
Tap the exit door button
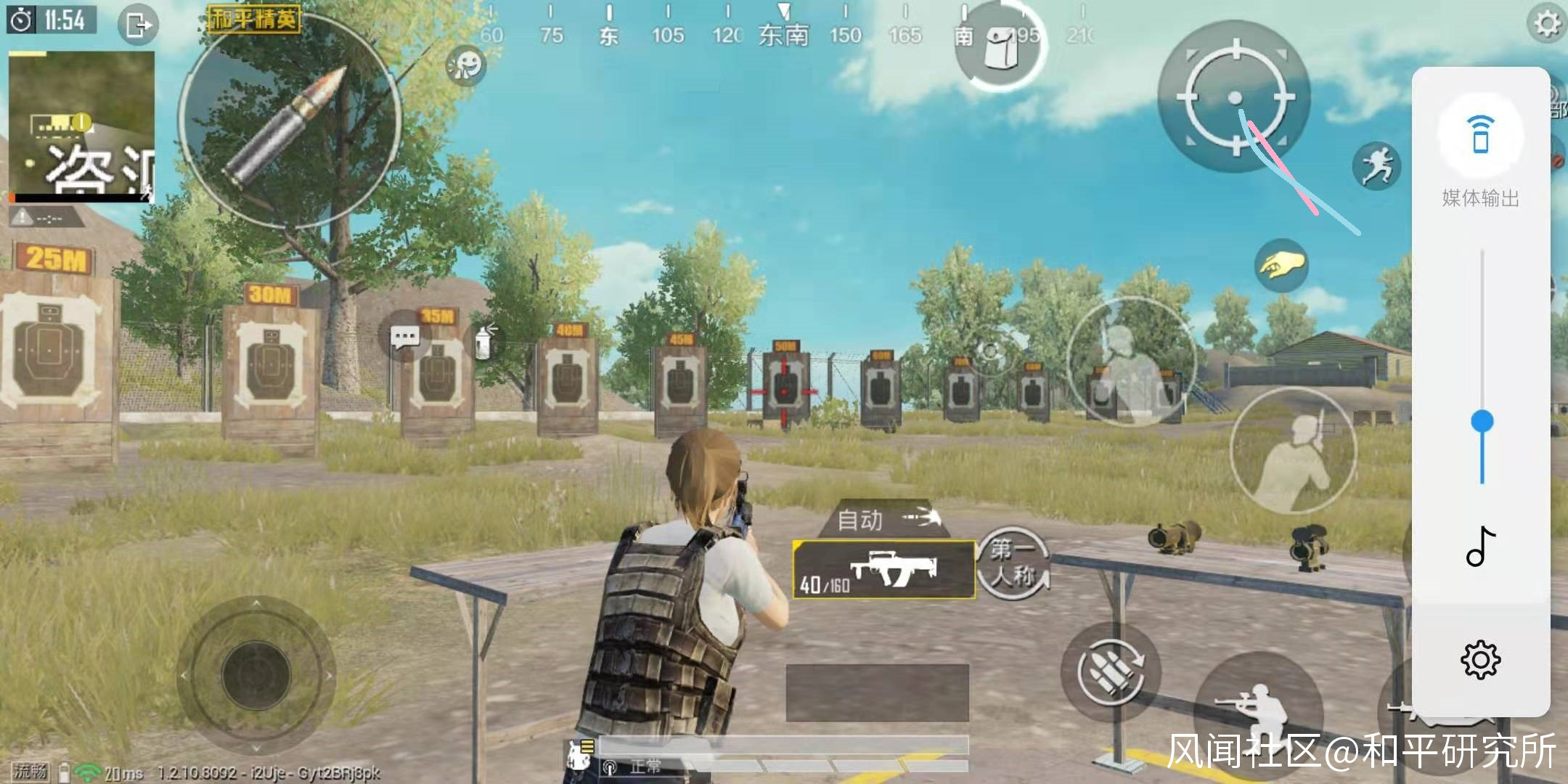pyautogui.click(x=138, y=25)
